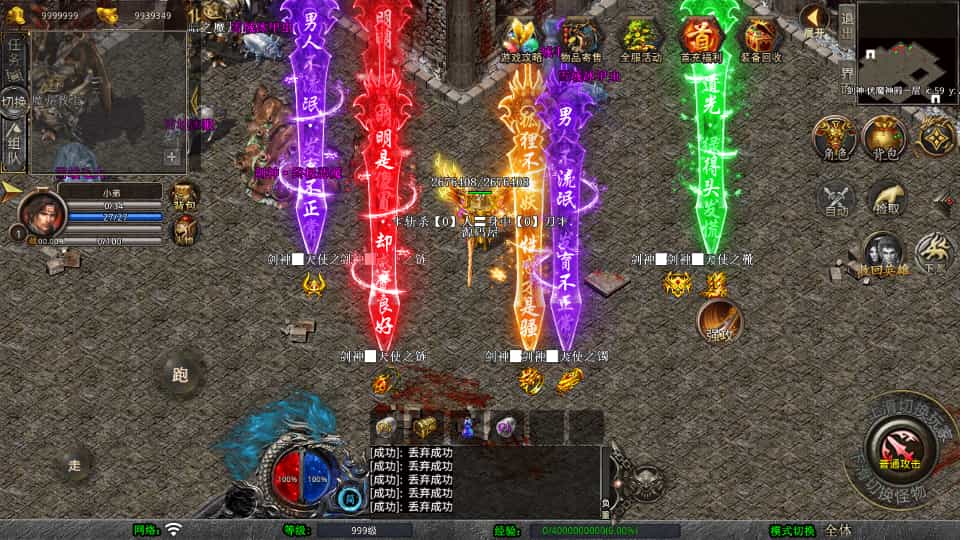
Task: Use the blue potion in the hotbar
Action: [x=466, y=427]
